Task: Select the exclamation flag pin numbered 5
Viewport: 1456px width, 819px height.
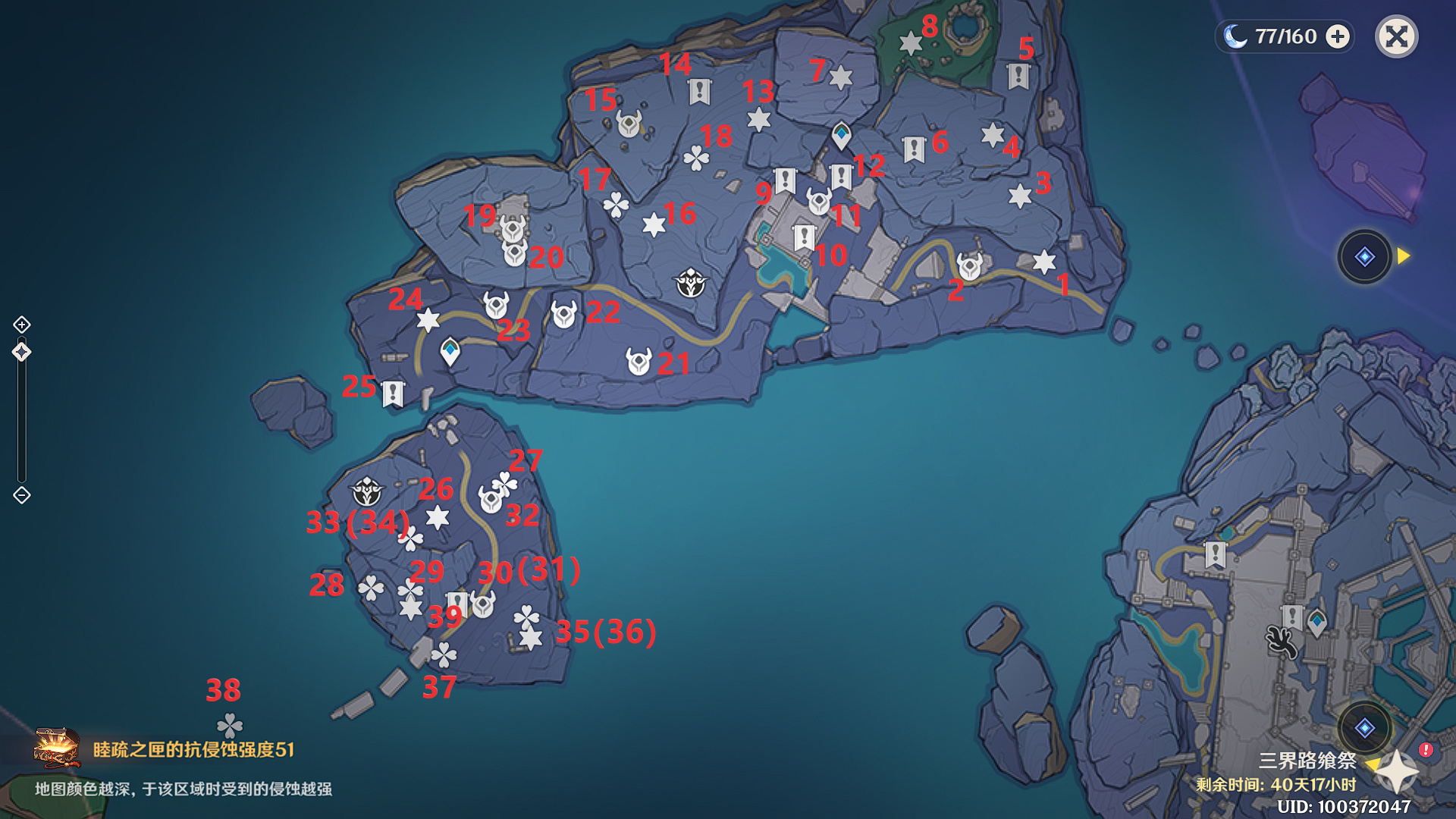Action: click(x=1018, y=76)
